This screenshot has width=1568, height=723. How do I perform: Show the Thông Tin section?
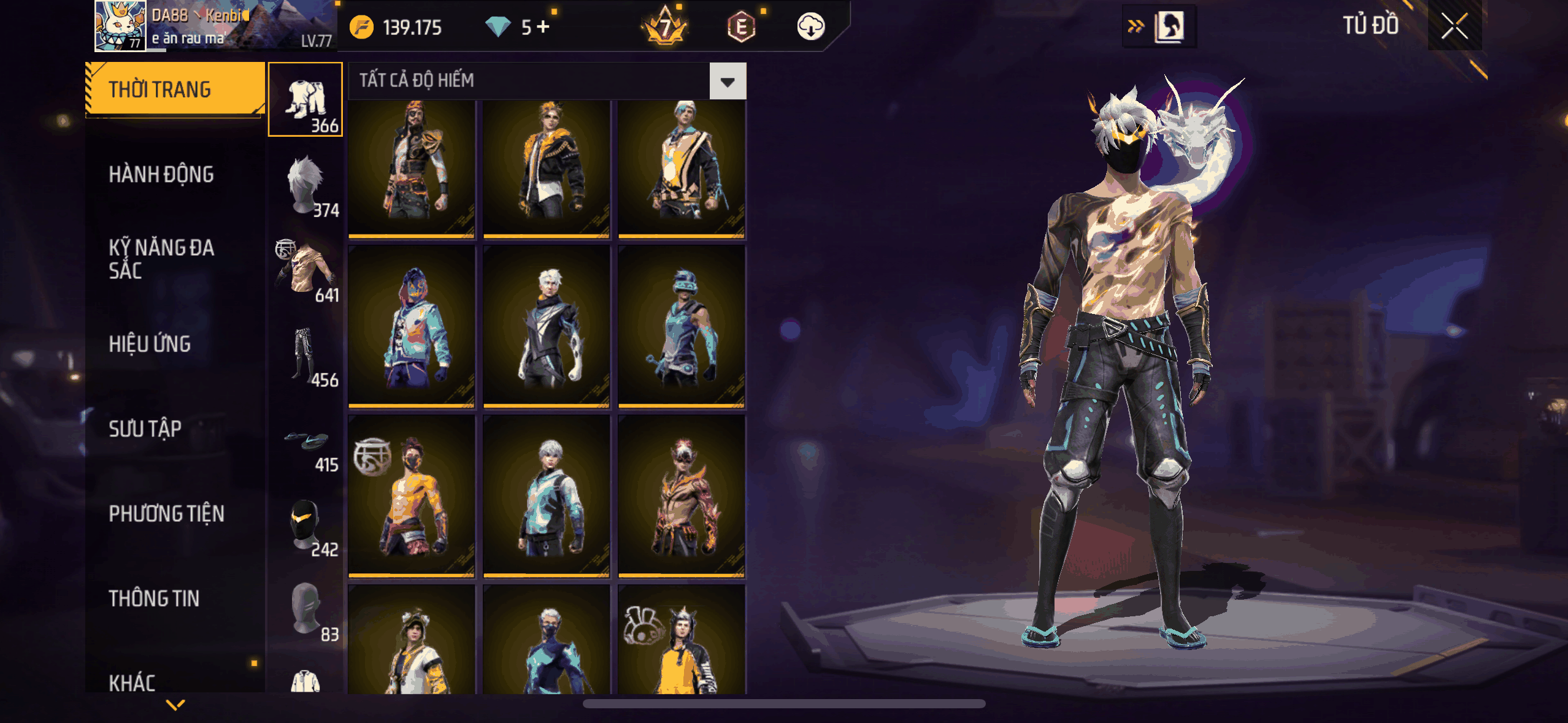154,599
